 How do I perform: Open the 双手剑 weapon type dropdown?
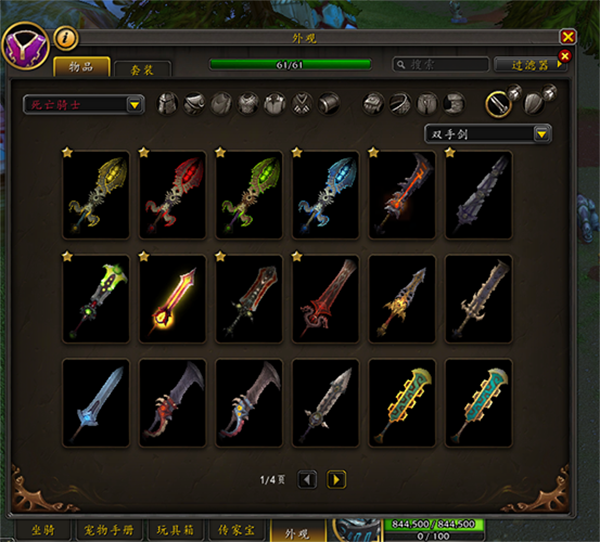pyautogui.click(x=488, y=134)
